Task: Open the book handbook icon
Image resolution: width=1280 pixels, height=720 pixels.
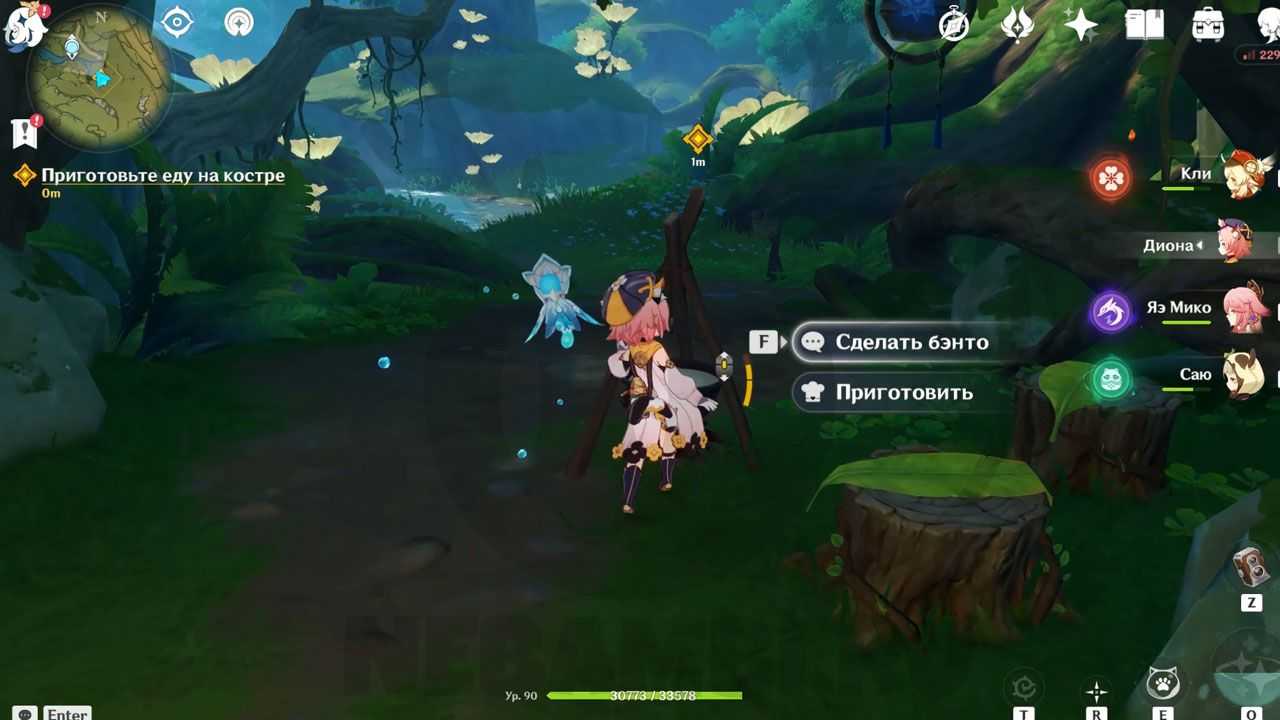Action: 1144,25
